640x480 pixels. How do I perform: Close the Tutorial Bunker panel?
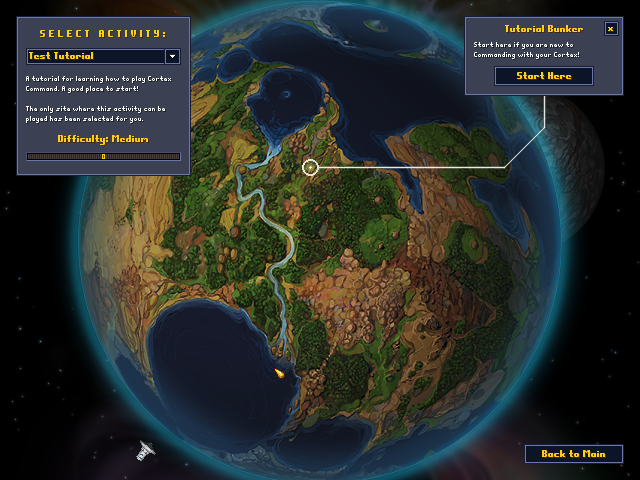point(611,29)
